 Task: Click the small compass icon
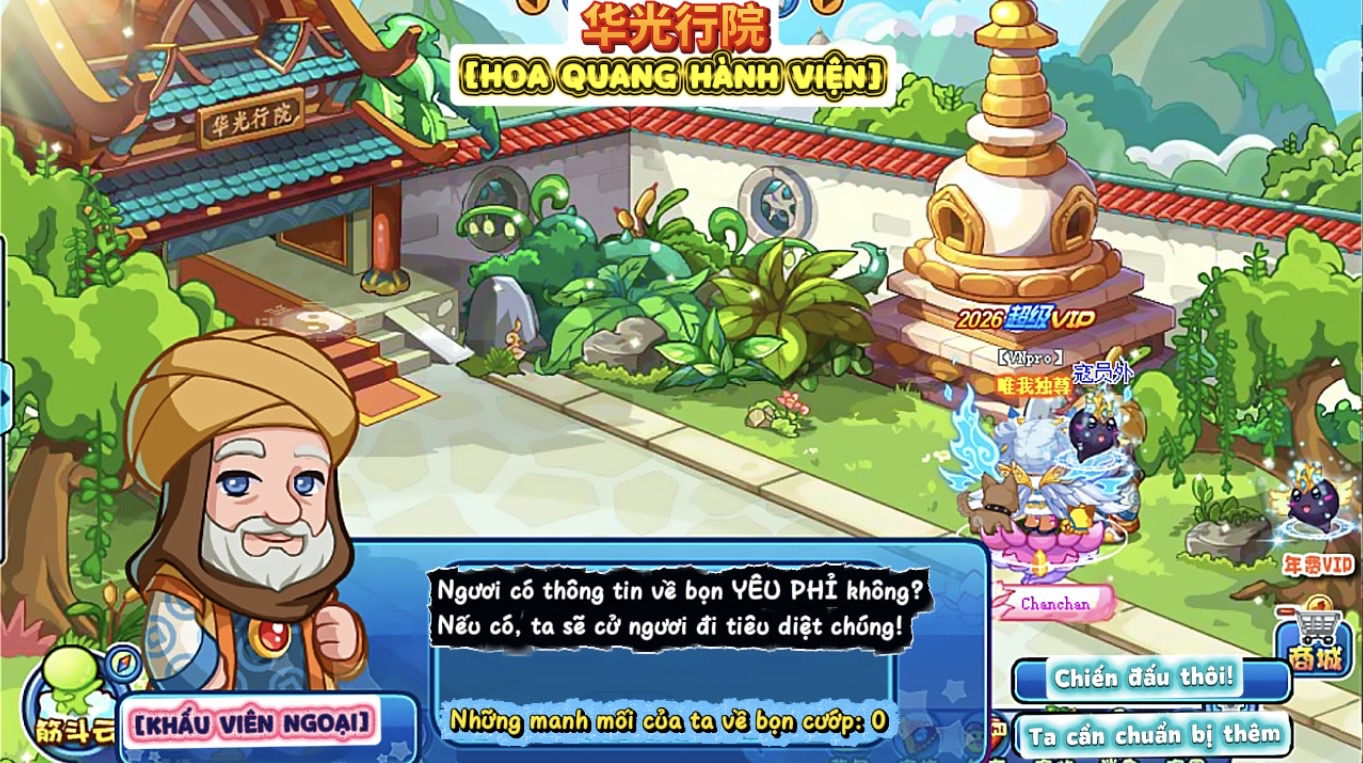tap(126, 661)
